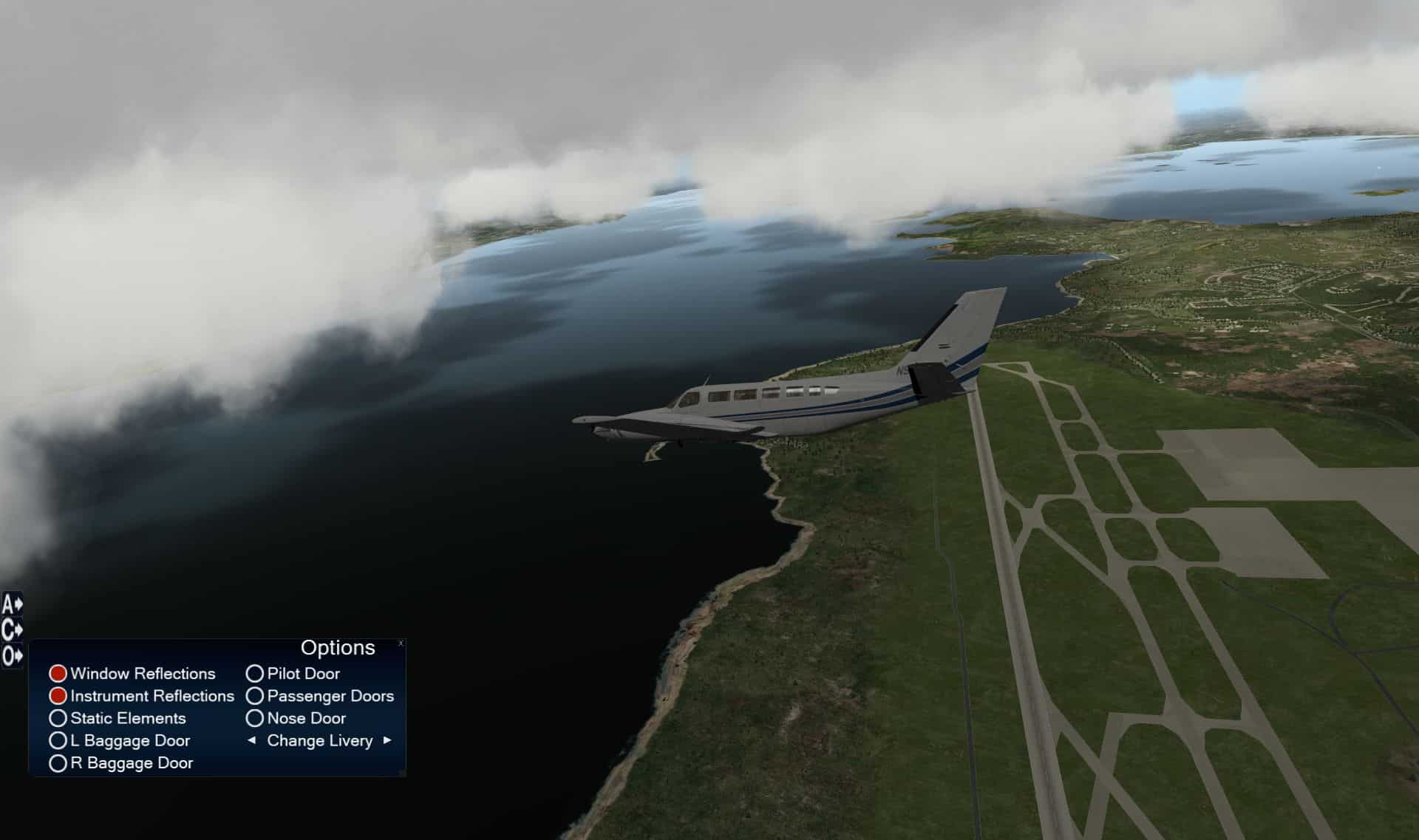The width and height of the screenshot is (1419, 840).
Task: Close the Options panel
Action: [x=401, y=643]
